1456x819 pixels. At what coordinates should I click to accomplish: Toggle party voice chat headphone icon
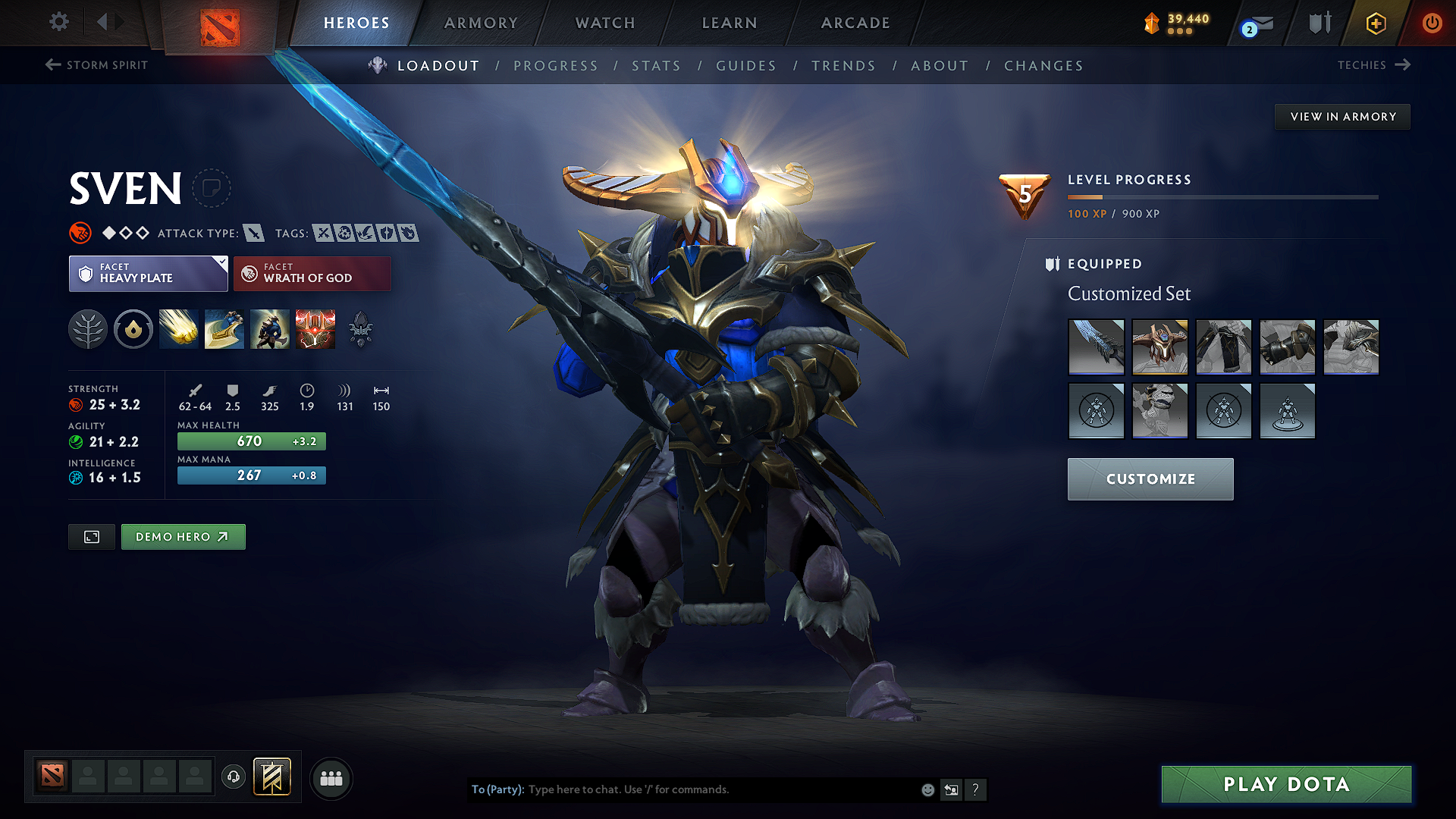pyautogui.click(x=233, y=777)
